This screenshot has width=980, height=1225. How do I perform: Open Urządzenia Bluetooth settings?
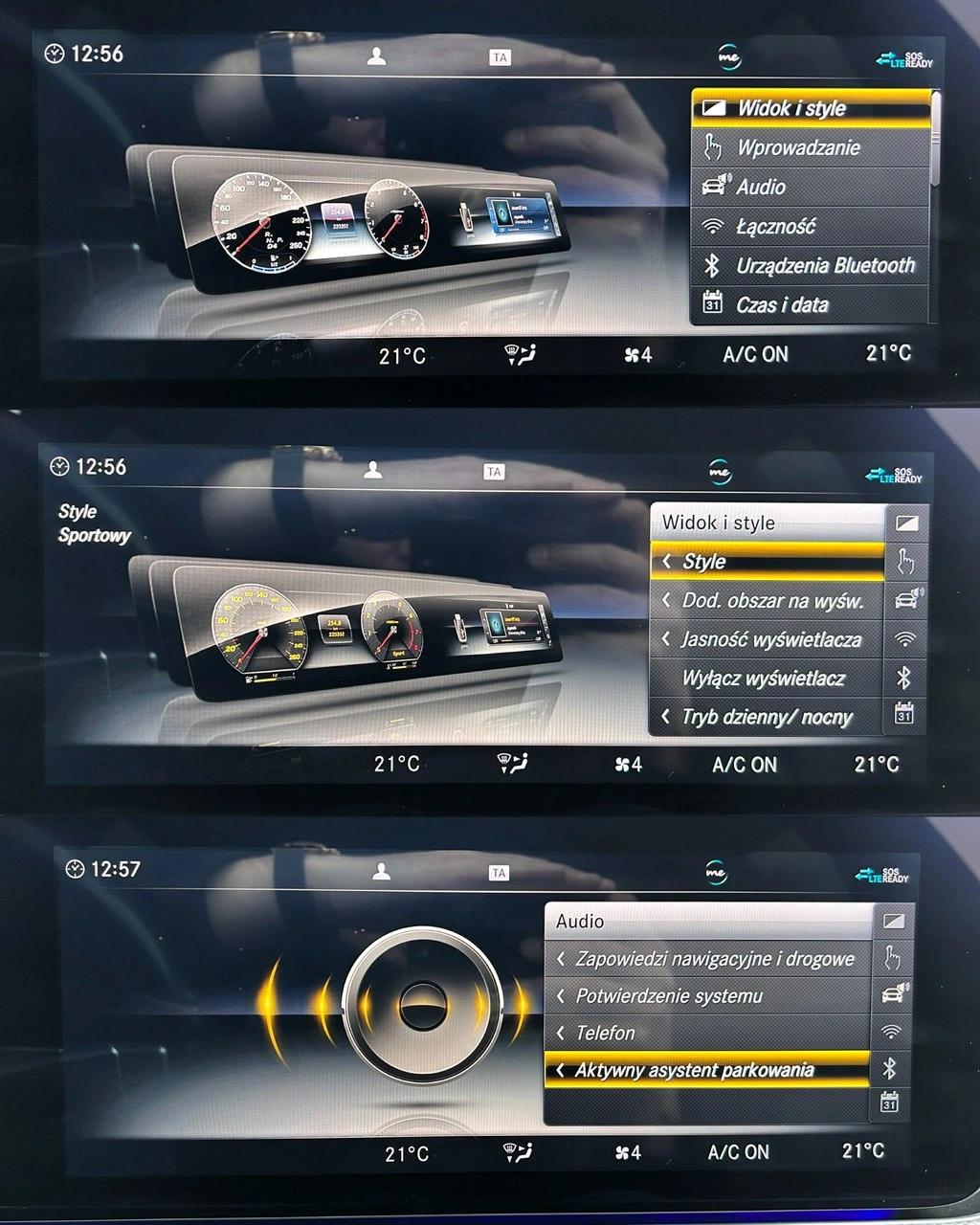click(x=824, y=266)
